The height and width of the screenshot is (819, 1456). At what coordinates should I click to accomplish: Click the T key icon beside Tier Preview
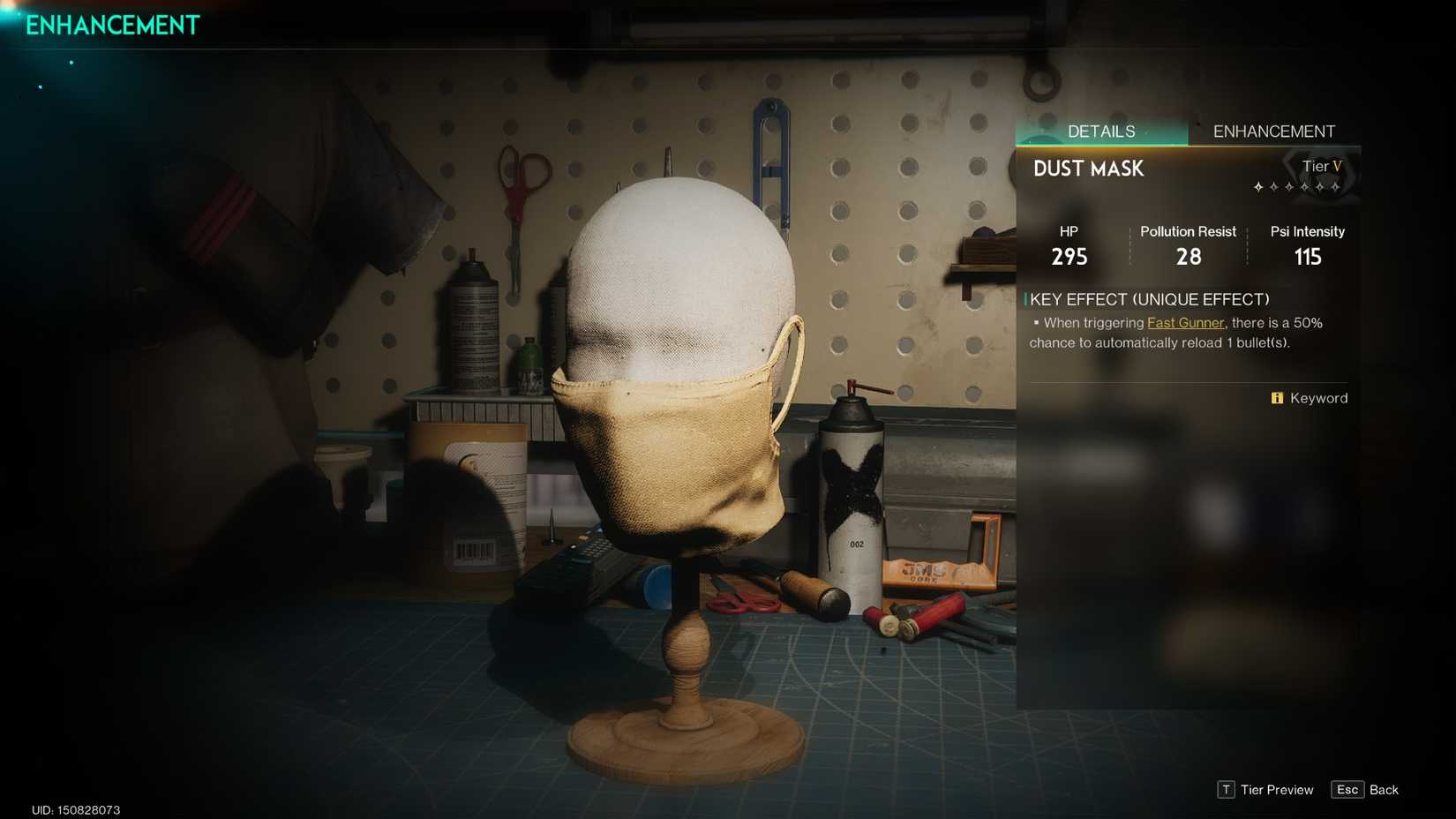[1226, 790]
